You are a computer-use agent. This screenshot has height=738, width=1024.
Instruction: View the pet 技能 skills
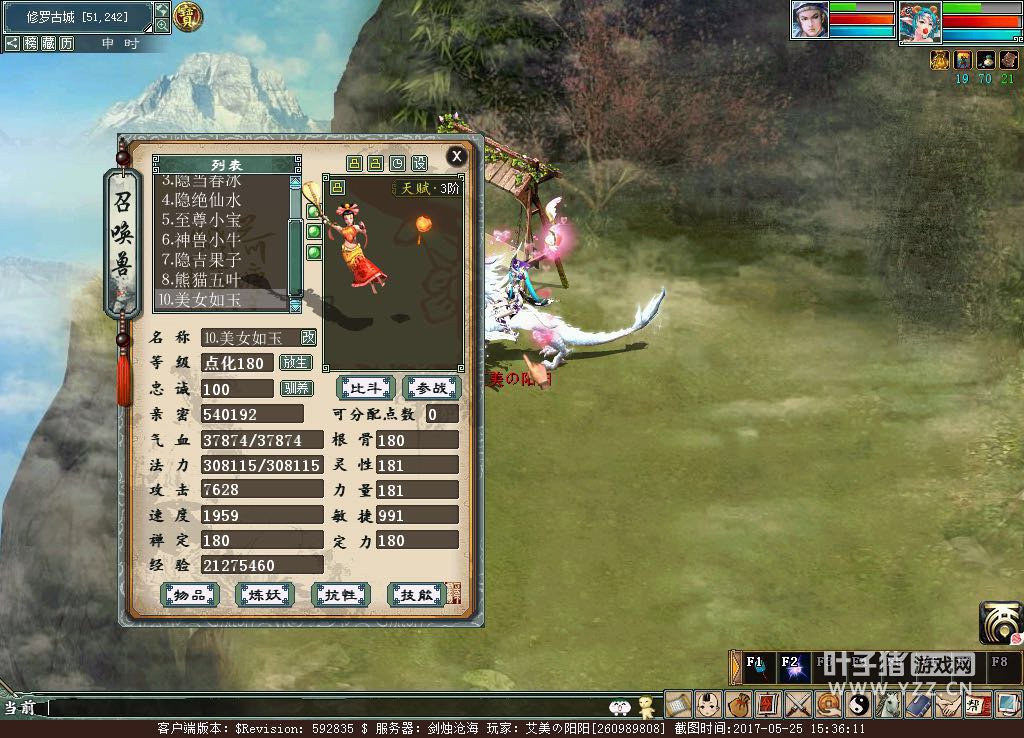point(415,595)
